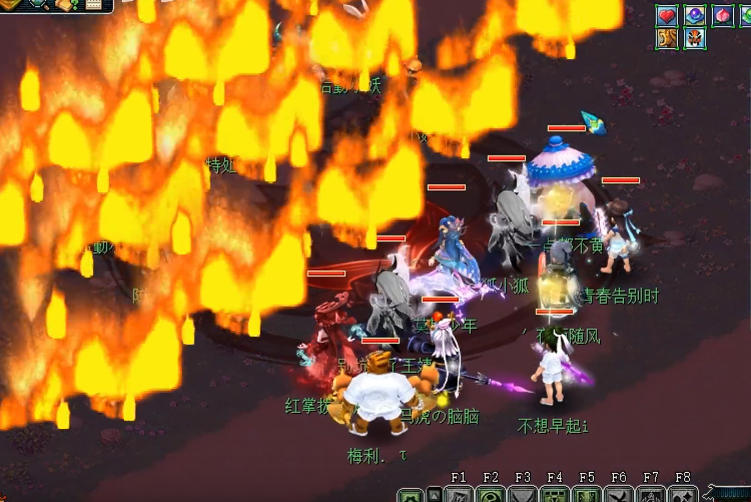Activate the F1 hotbar skill
This screenshot has height=502, width=751.
pos(459,495)
